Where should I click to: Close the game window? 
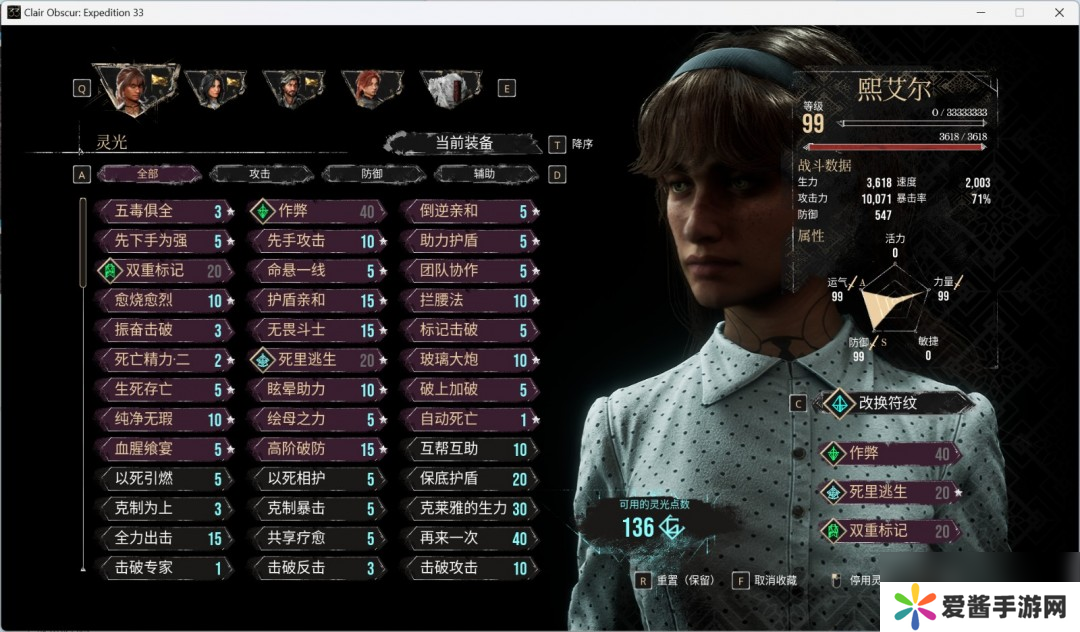[1059, 12]
